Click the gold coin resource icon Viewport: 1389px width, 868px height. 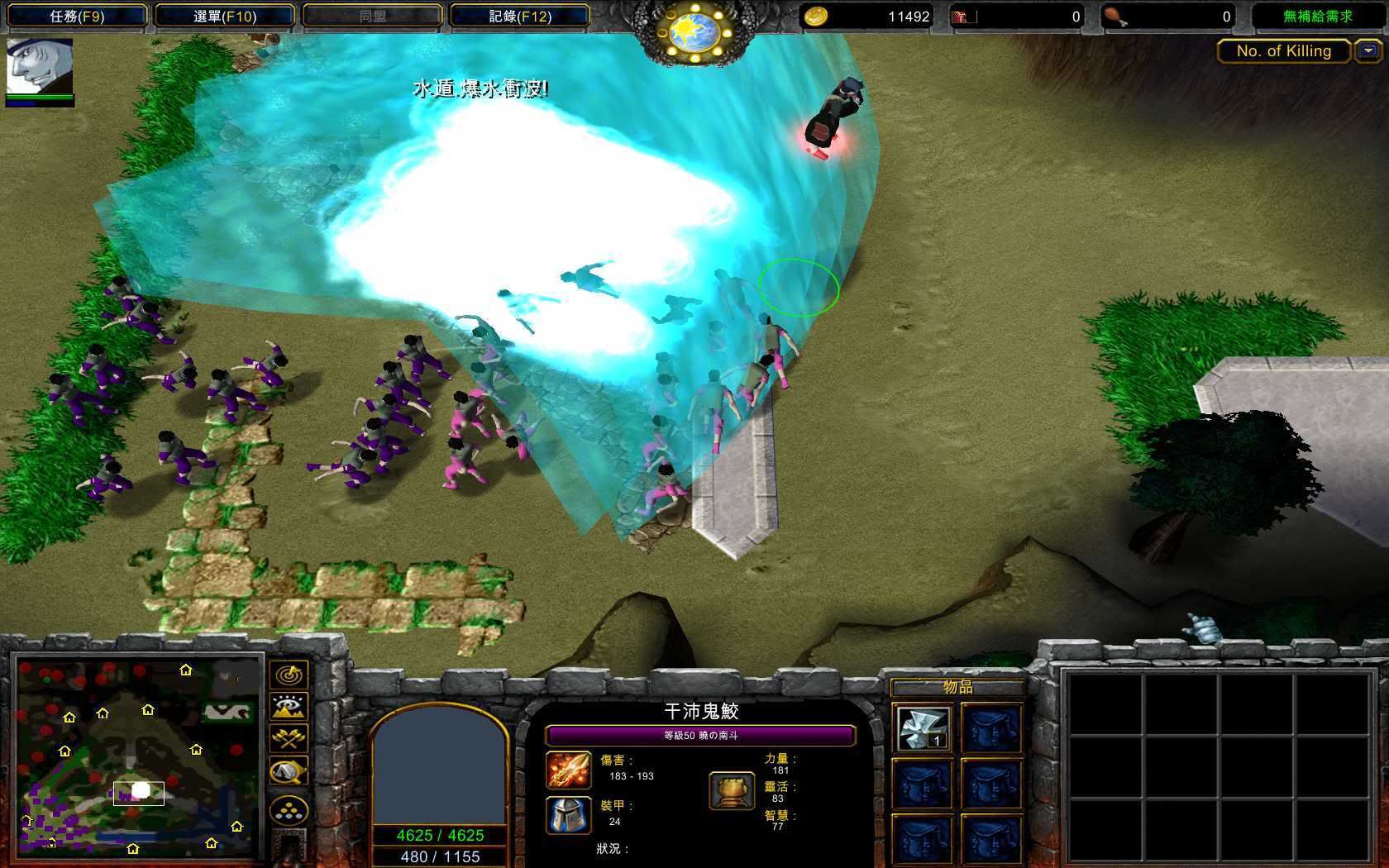point(816,16)
